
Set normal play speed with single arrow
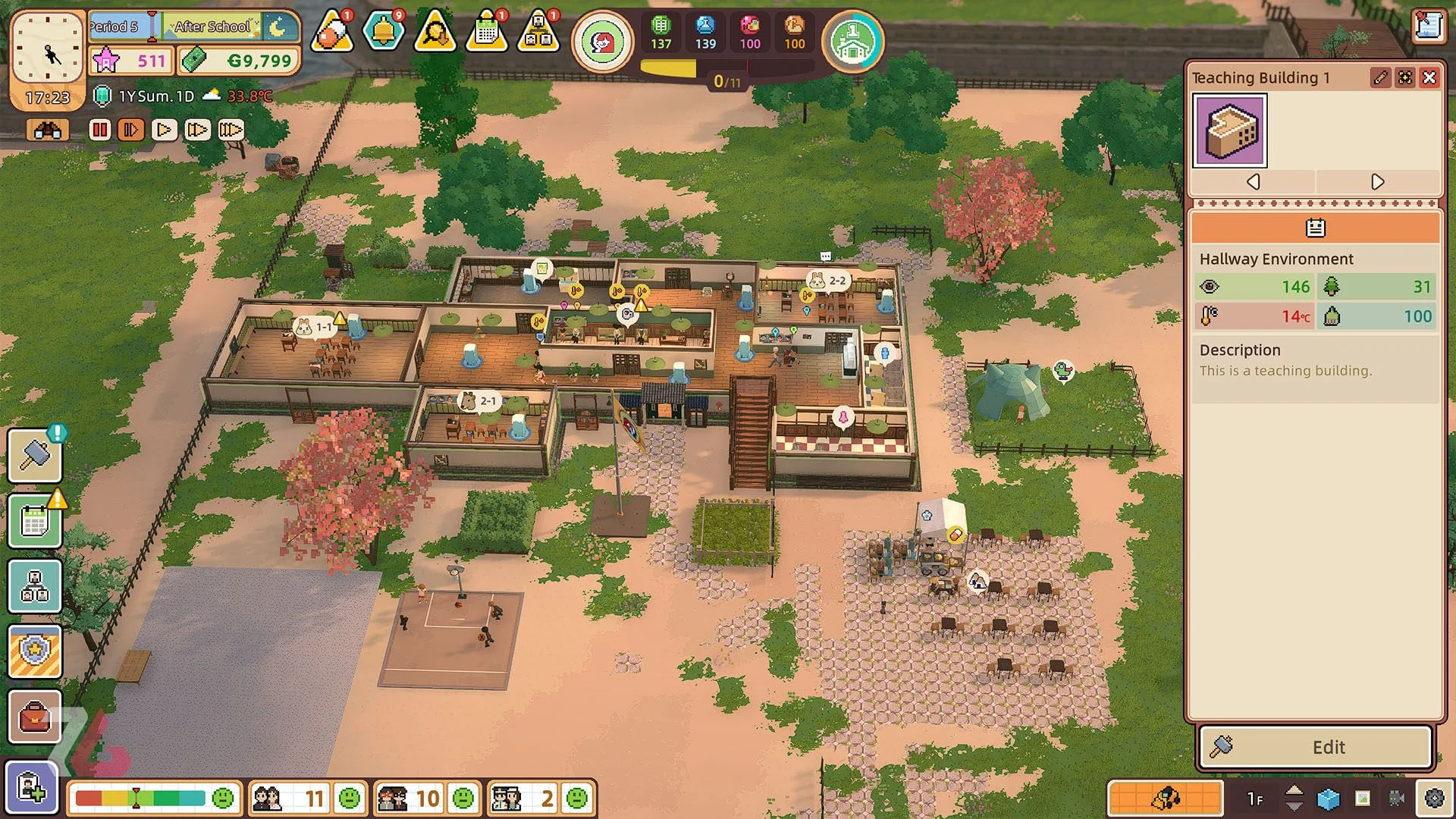164,130
